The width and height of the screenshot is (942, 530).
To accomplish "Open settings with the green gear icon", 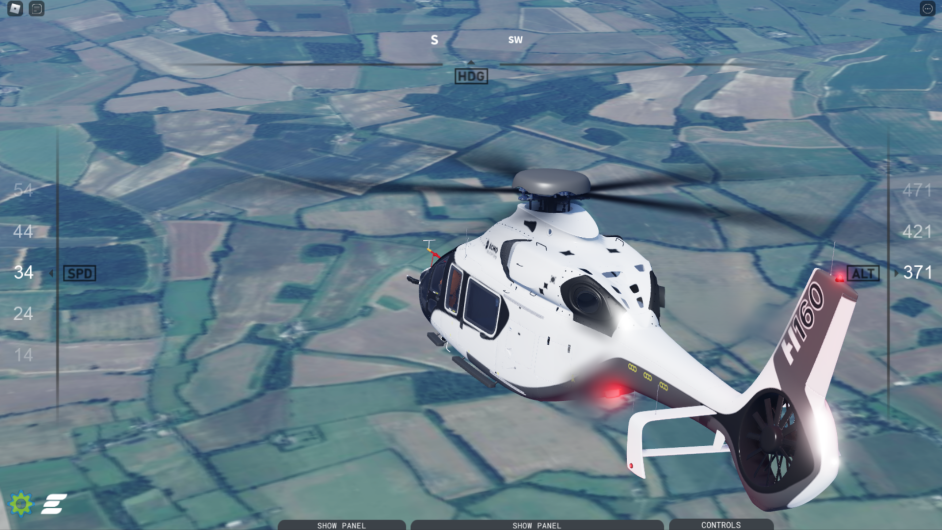I will [x=21, y=503].
